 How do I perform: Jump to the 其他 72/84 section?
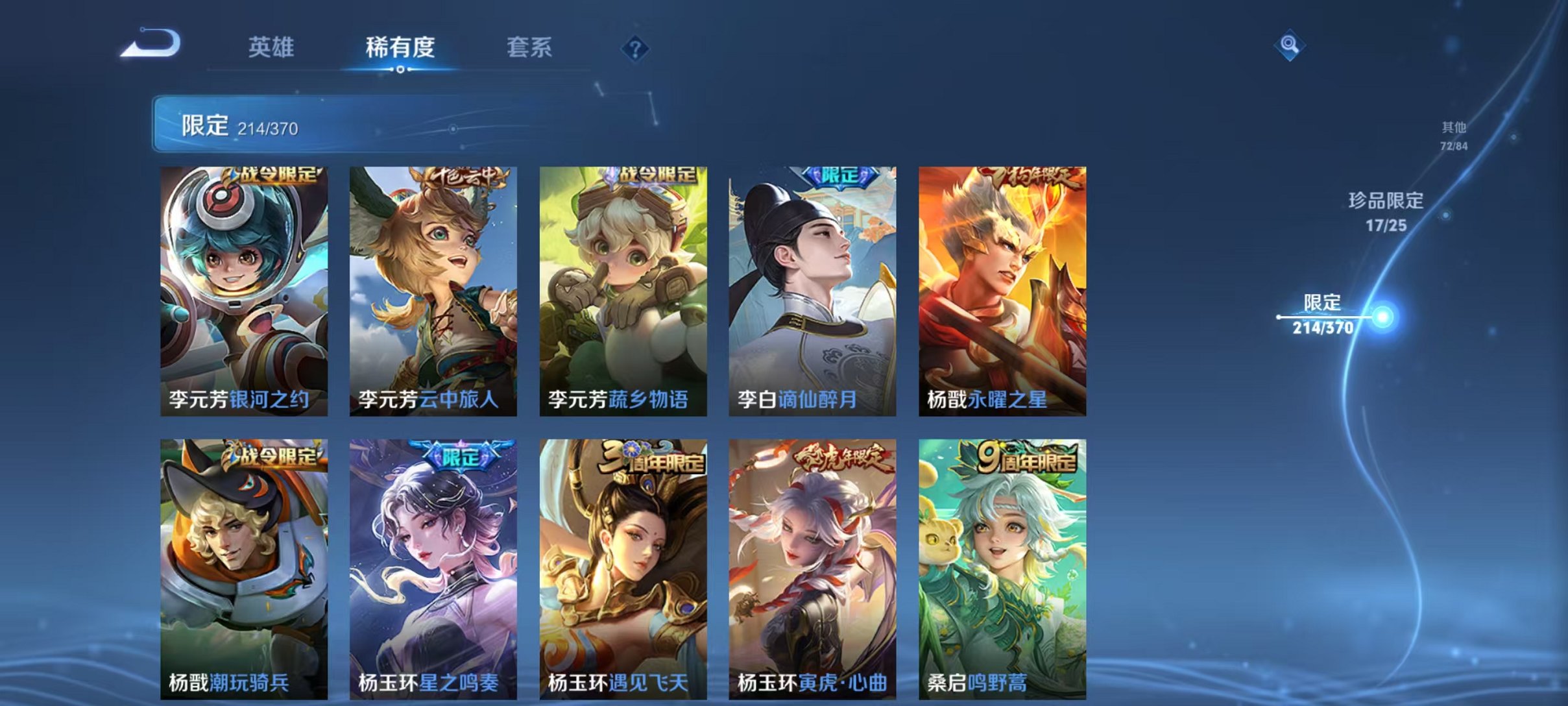tap(1453, 136)
